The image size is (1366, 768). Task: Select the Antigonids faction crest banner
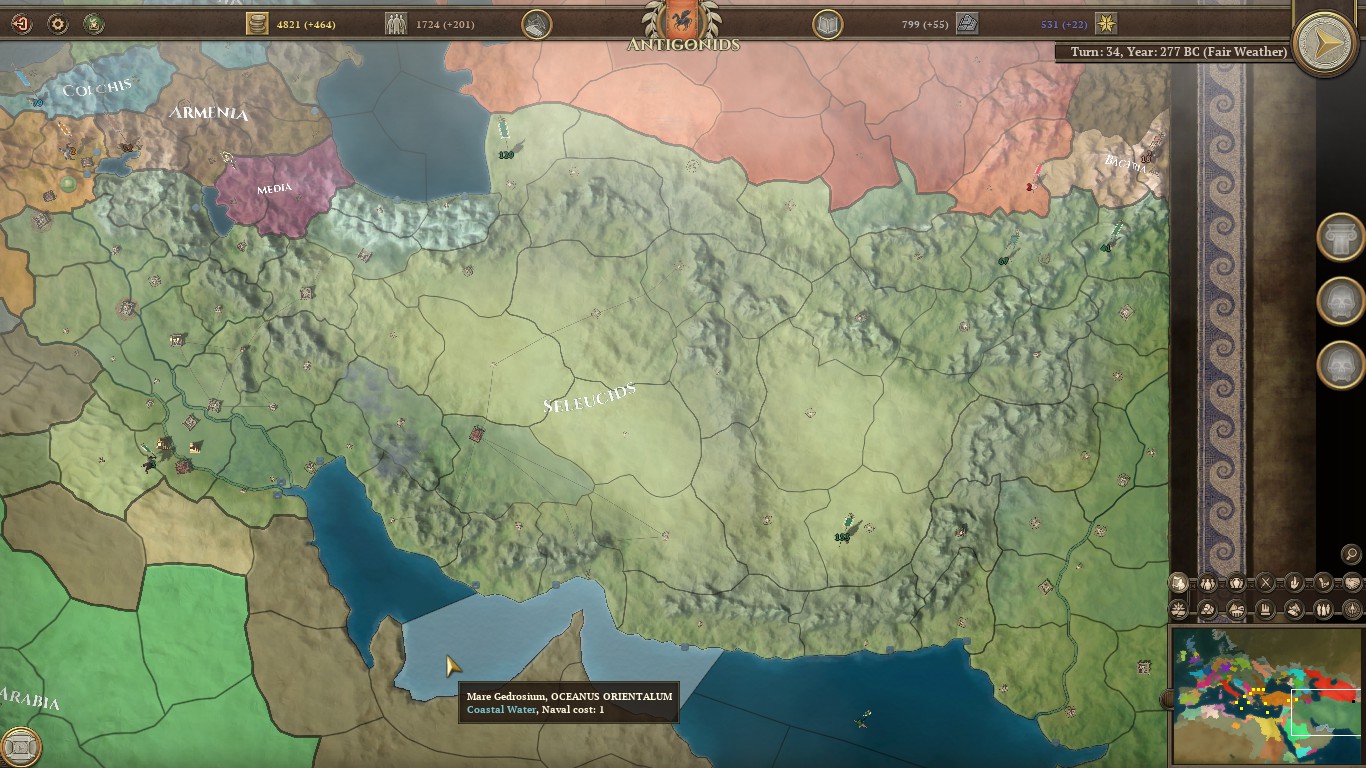683,18
